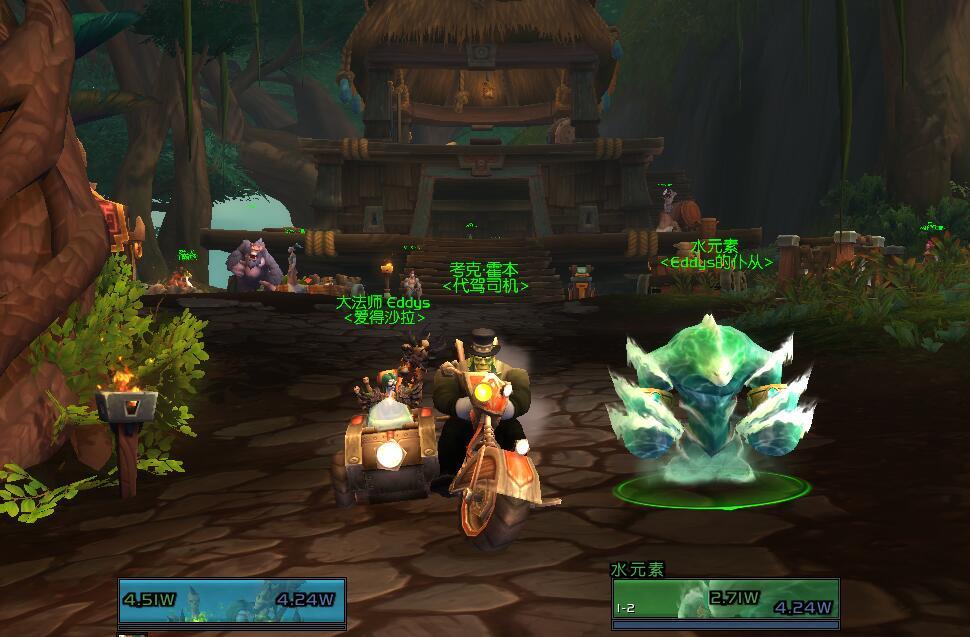Click the 水元素 target unit frame
Image resolution: width=970 pixels, height=637 pixels.
pos(725,599)
